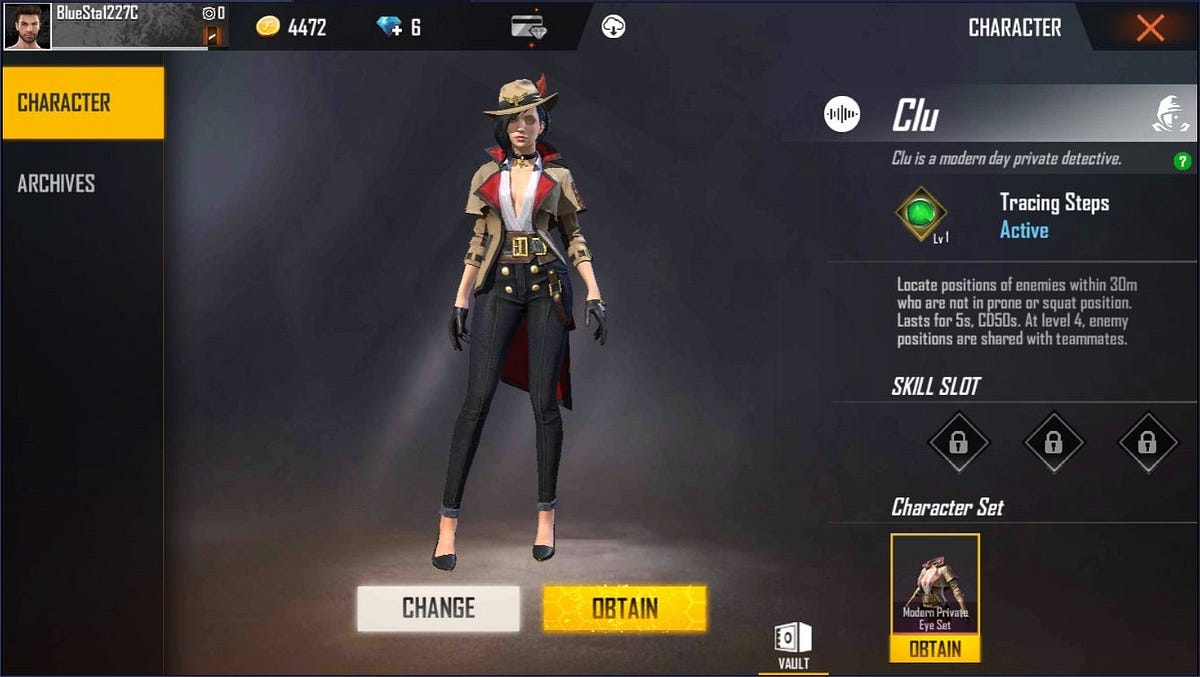1200x677 pixels.
Task: Obtain the character Clu with the yellow button
Action: (624, 608)
